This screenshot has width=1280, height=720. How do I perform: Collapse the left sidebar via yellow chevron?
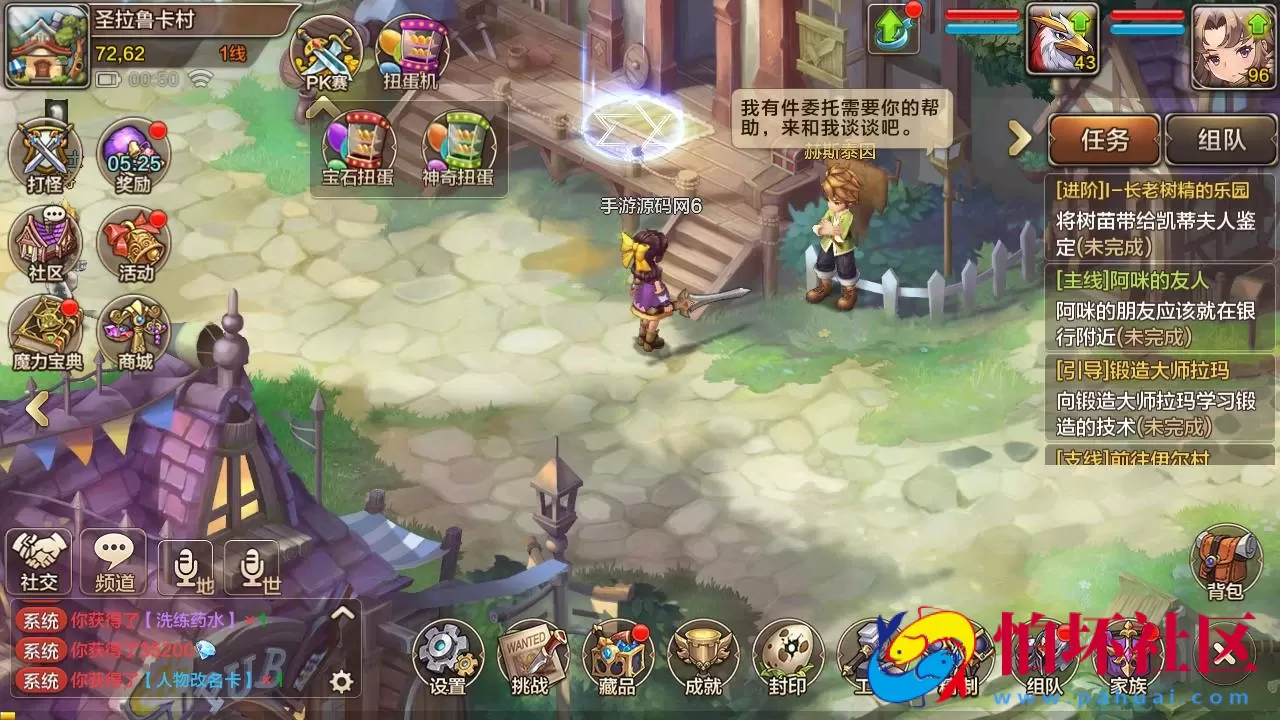click(x=36, y=408)
